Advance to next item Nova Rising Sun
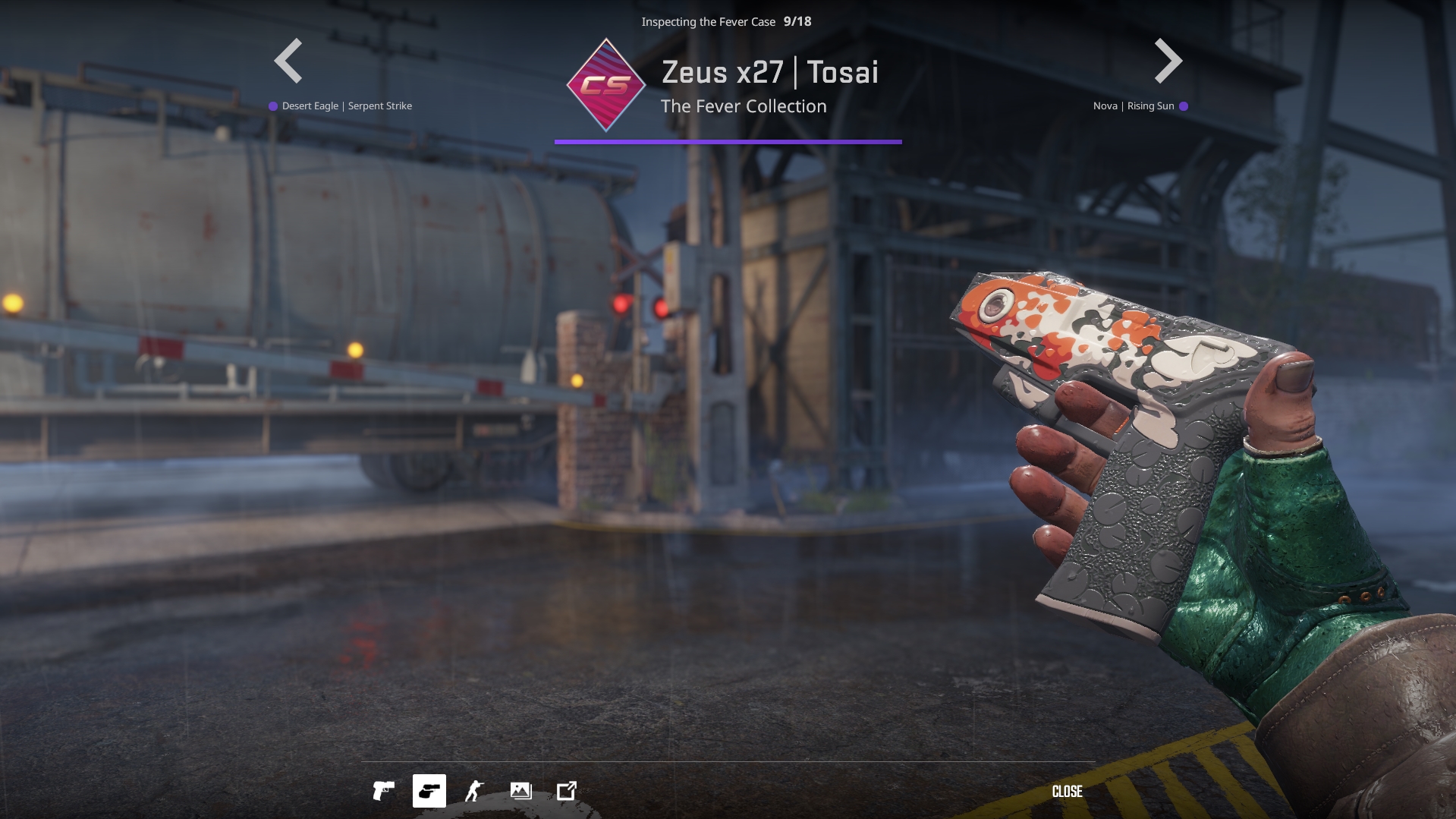Viewport: 1456px width, 819px height. pos(1168,61)
